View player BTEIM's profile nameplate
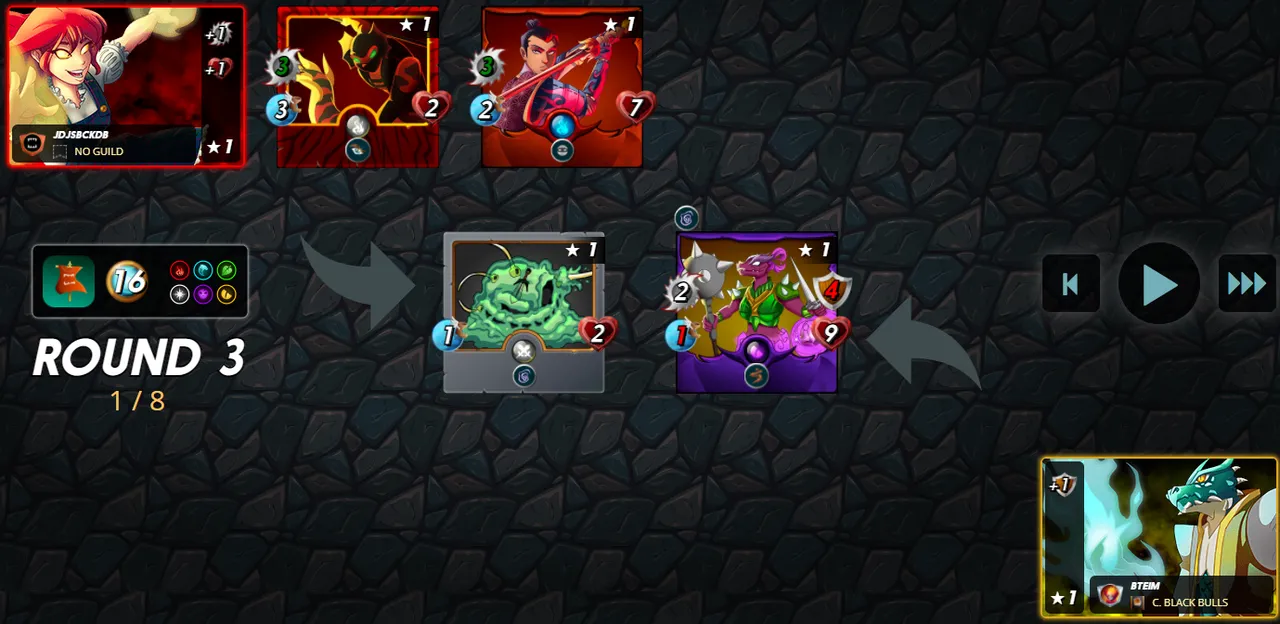The height and width of the screenshot is (624, 1280). click(1180, 594)
